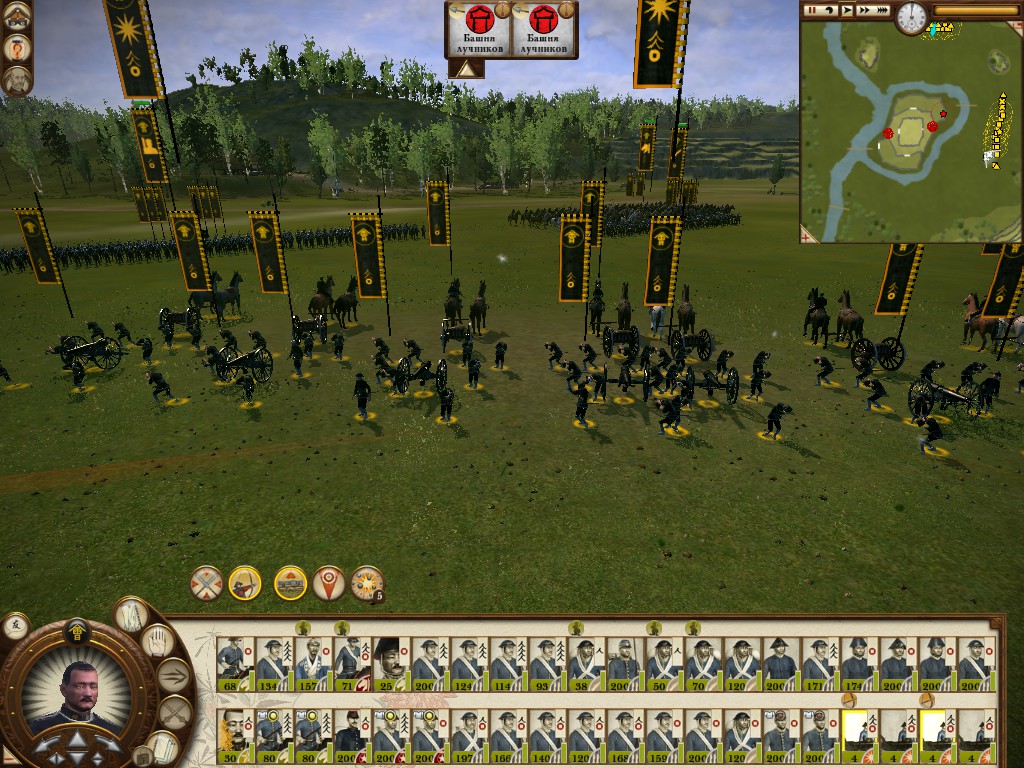1024x768 pixels.
Task: Set battle speed to triple fast-forward
Action: (881, 10)
